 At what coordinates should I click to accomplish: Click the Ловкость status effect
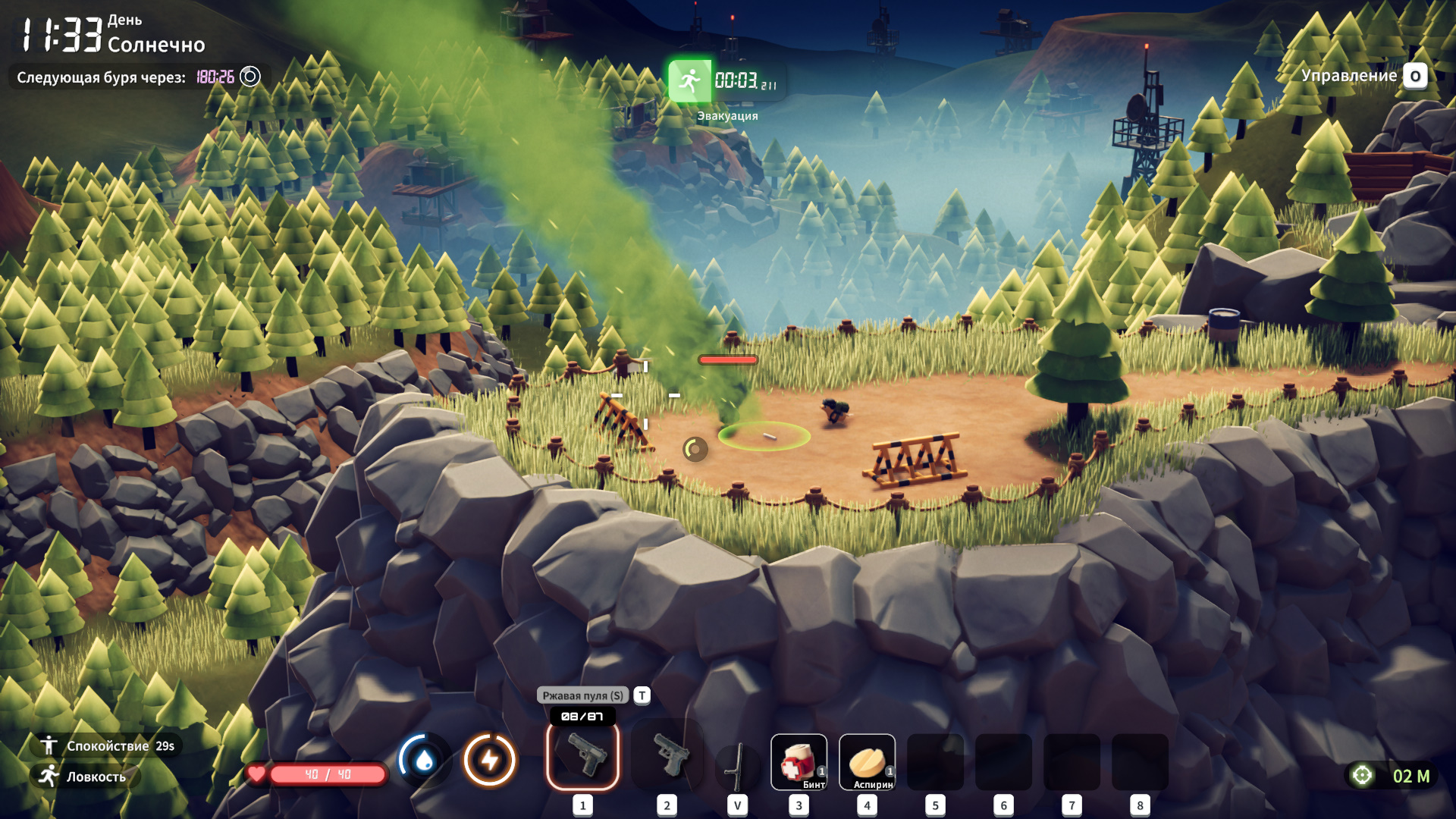point(85,777)
